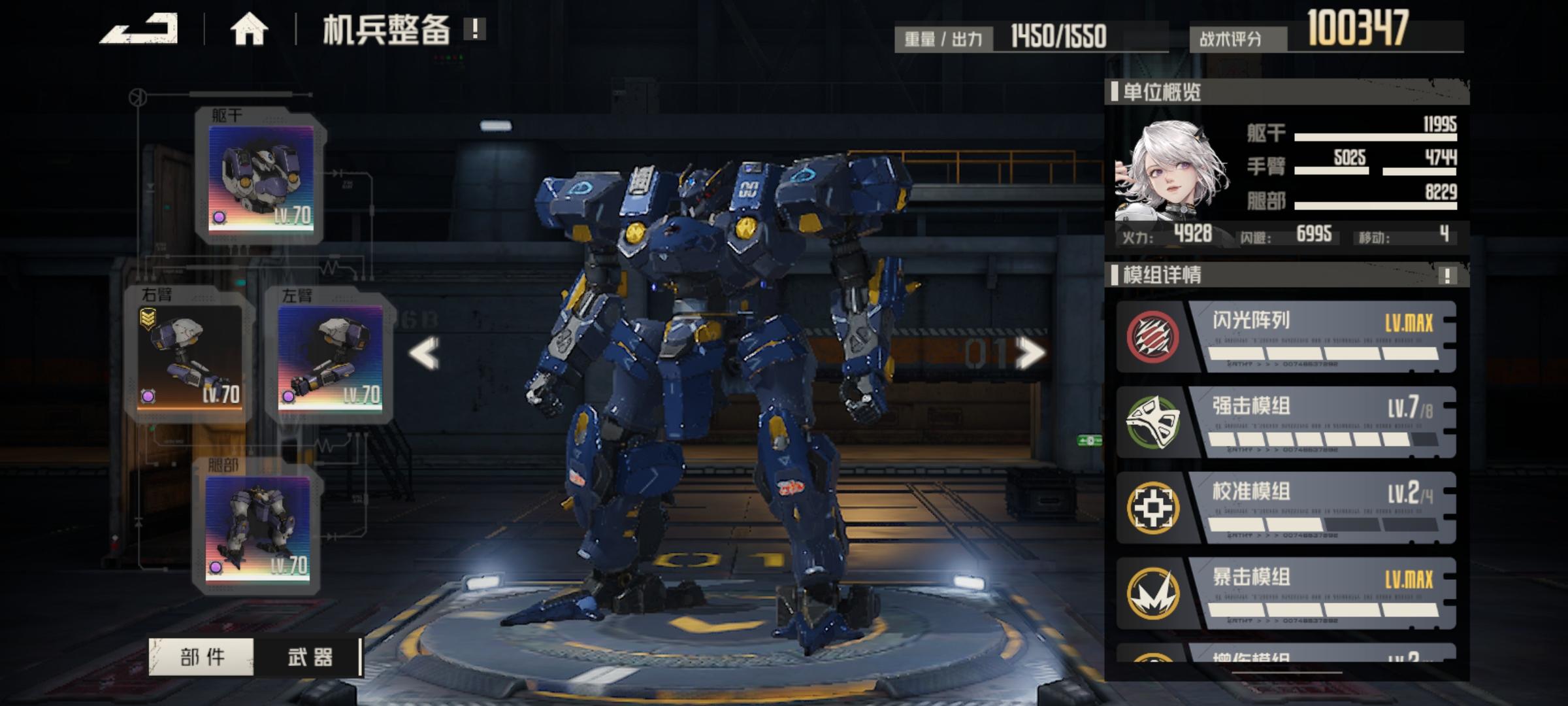Switch to the 武器 weapons tab
Image resolution: width=1568 pixels, height=706 pixels.
coord(310,657)
